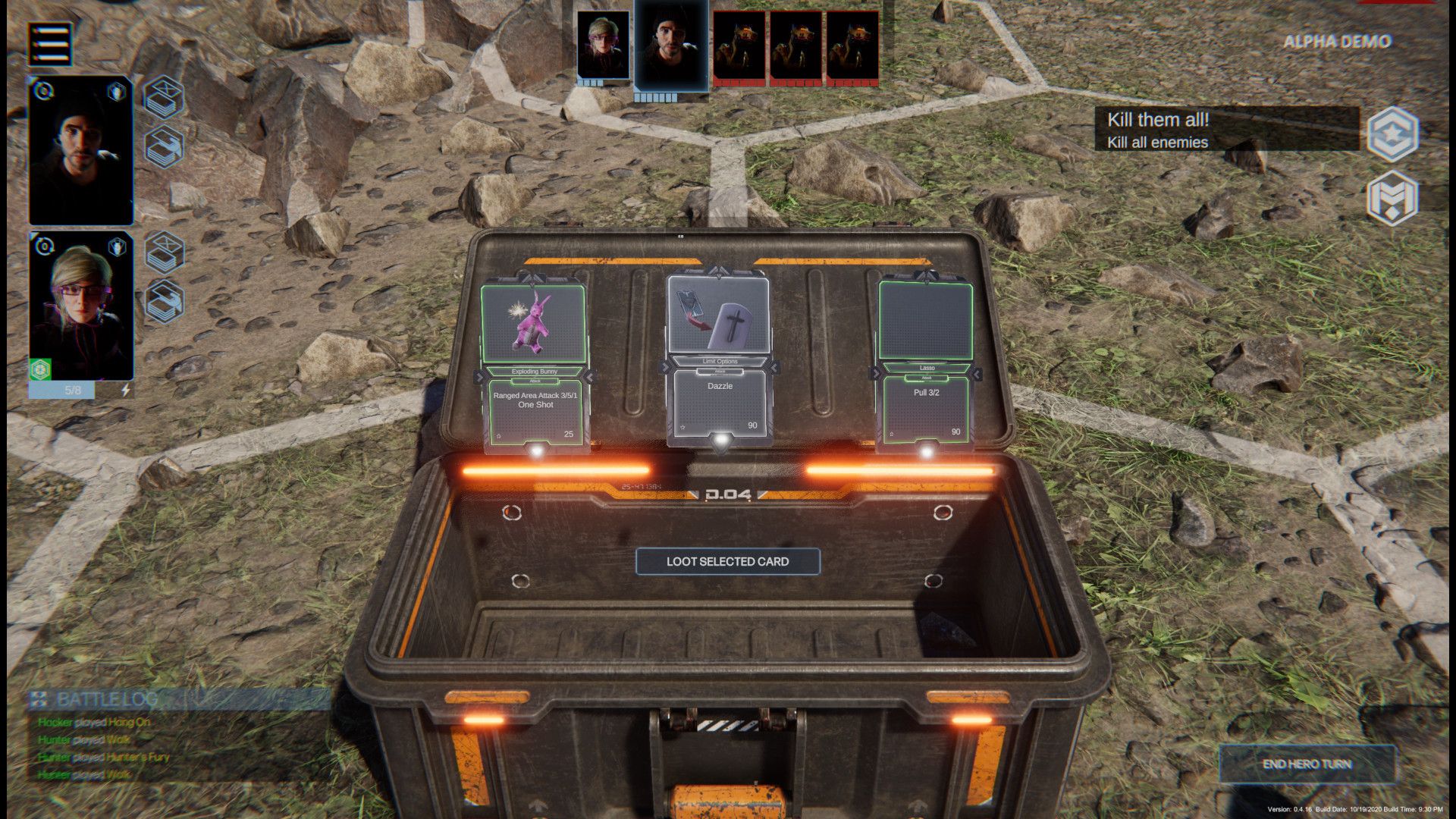Click the M-shaped hexagon icon
The width and height of the screenshot is (1456, 819).
[x=1392, y=198]
